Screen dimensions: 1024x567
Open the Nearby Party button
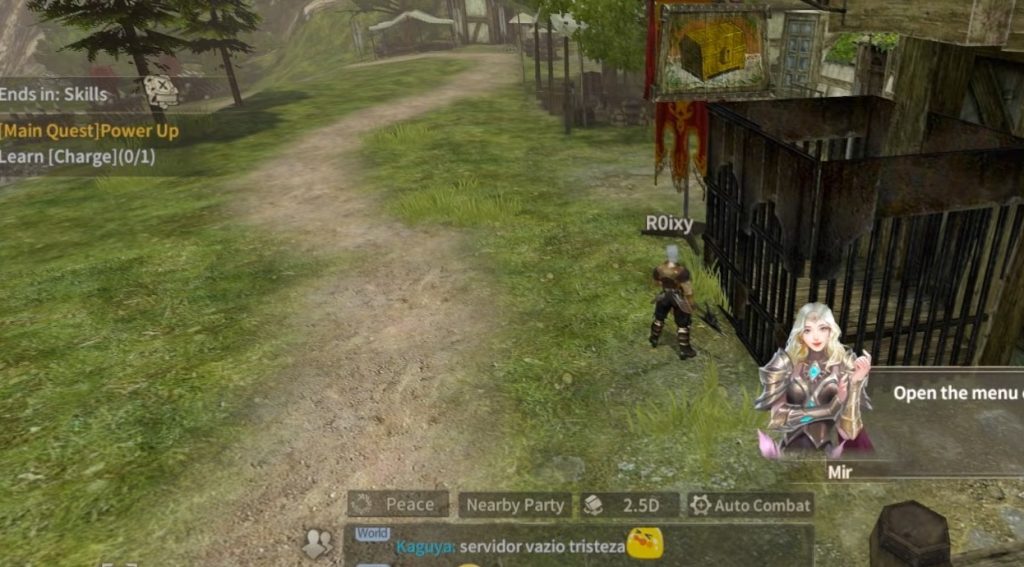[x=515, y=505]
